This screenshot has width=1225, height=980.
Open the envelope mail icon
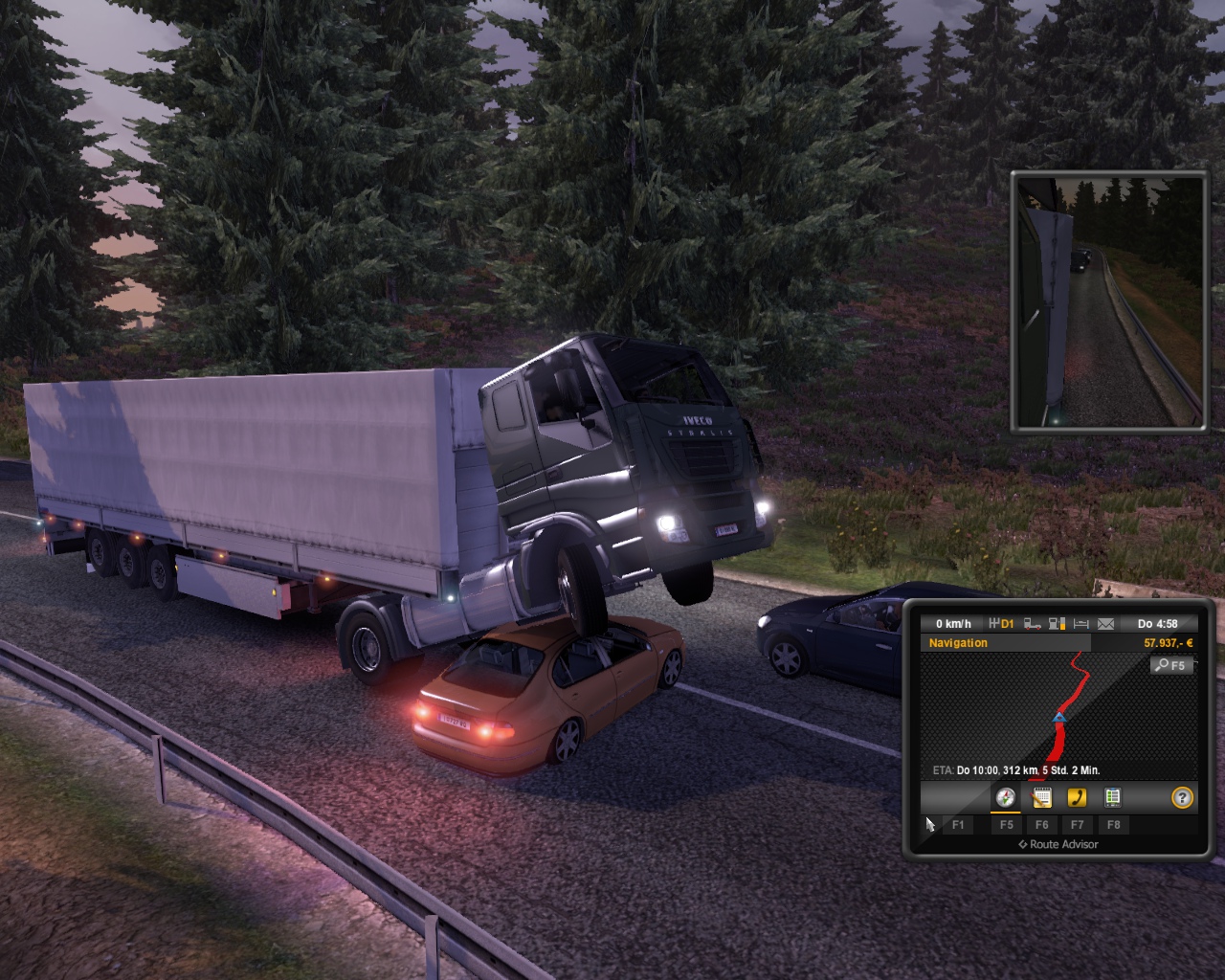click(x=1105, y=624)
